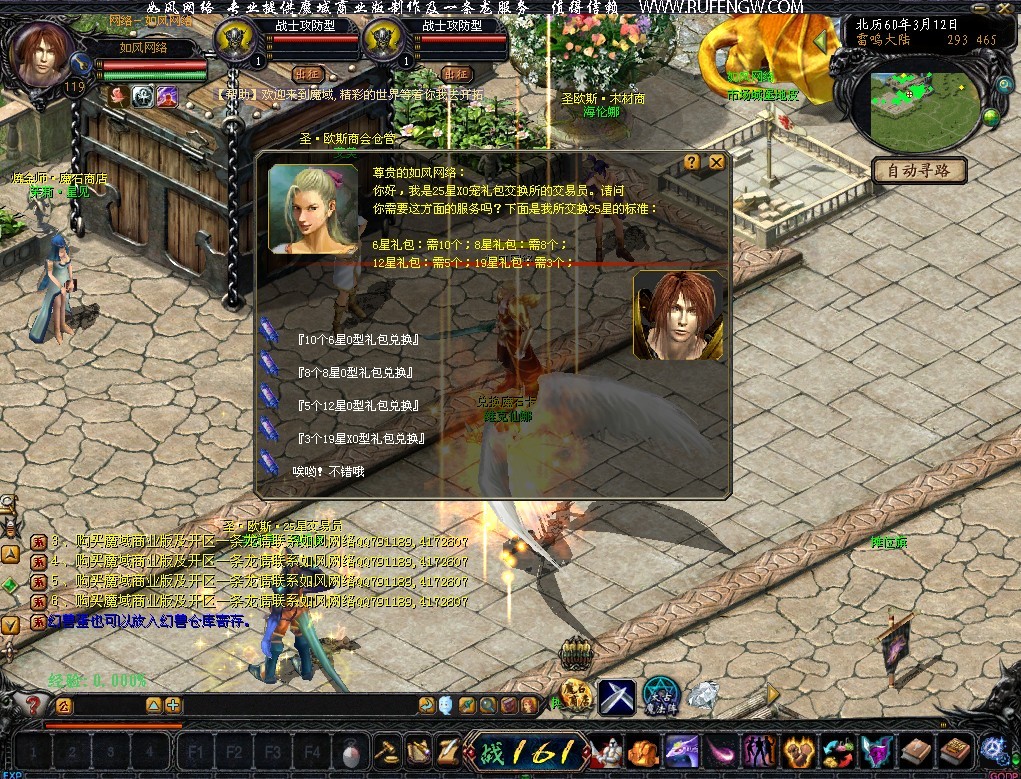Close the NPC exchange dialog

[716, 162]
